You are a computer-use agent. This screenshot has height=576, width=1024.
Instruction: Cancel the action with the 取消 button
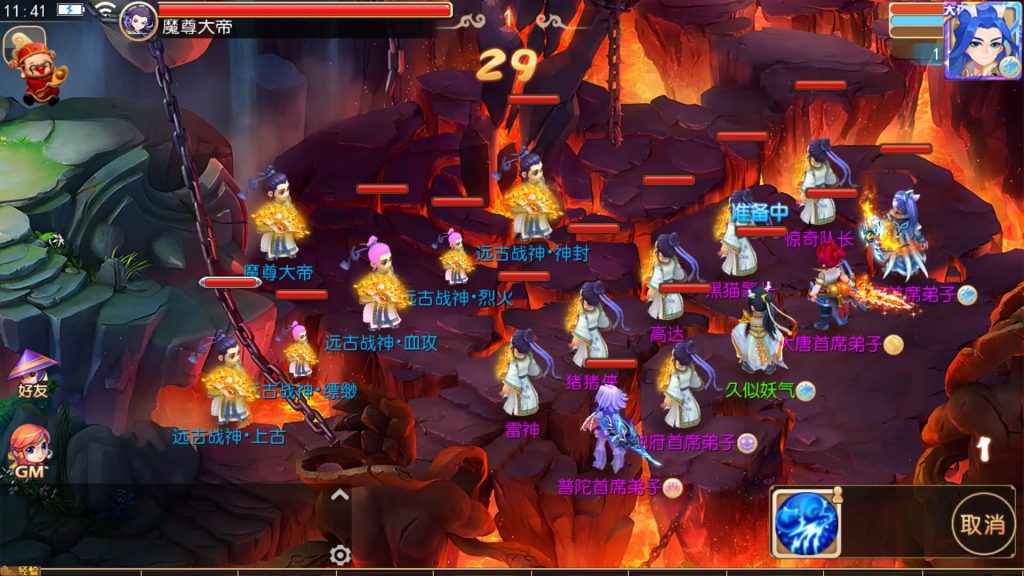pos(982,524)
